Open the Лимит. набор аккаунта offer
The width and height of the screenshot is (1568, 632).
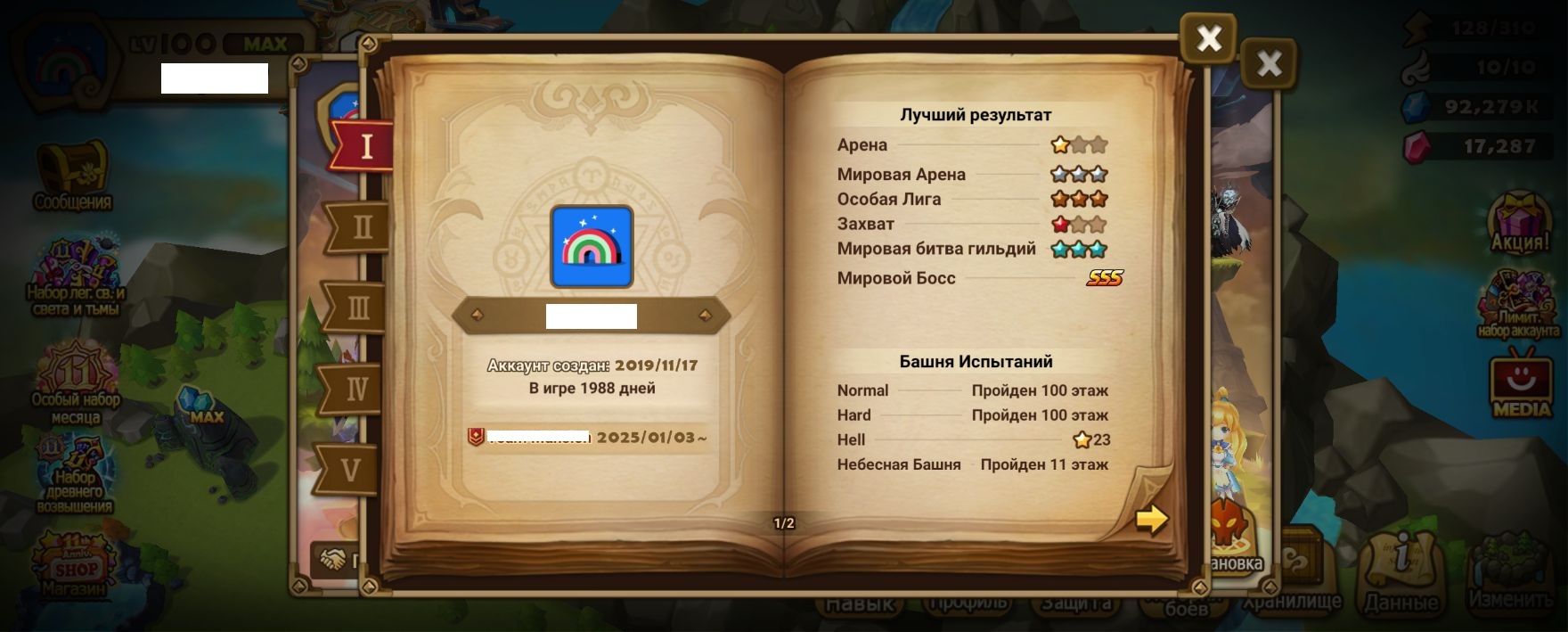pos(1519,303)
